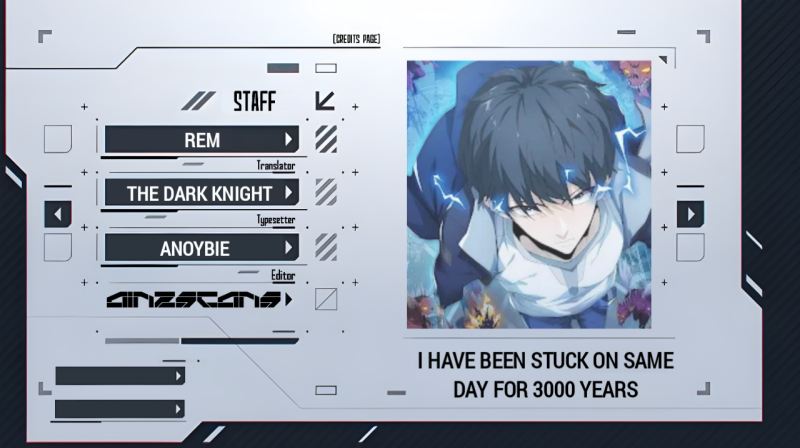Click the AinzScans logo

point(198,299)
